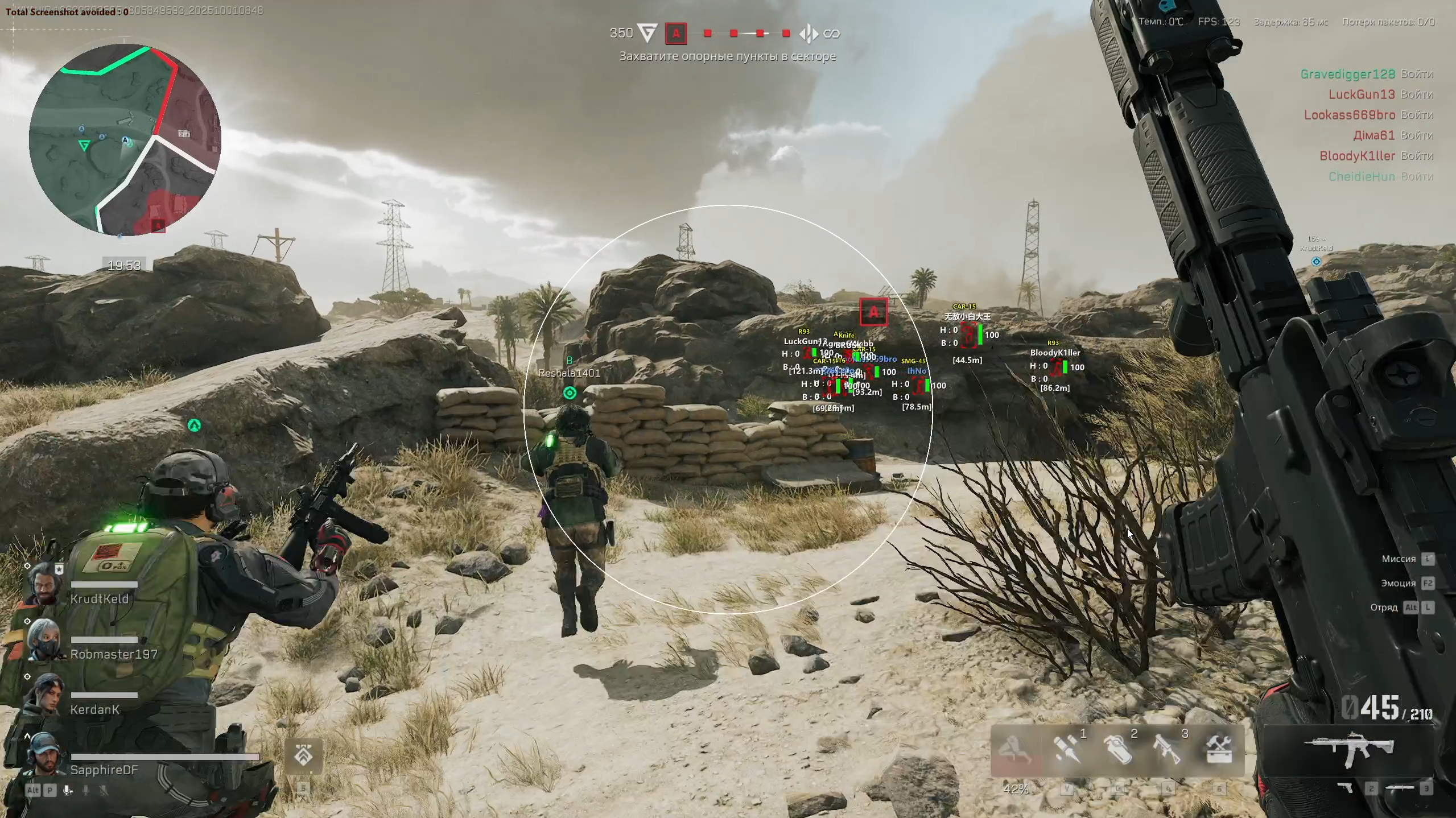Select the smoke grenade slot
This screenshot has width=1456, height=818.
click(x=1117, y=750)
